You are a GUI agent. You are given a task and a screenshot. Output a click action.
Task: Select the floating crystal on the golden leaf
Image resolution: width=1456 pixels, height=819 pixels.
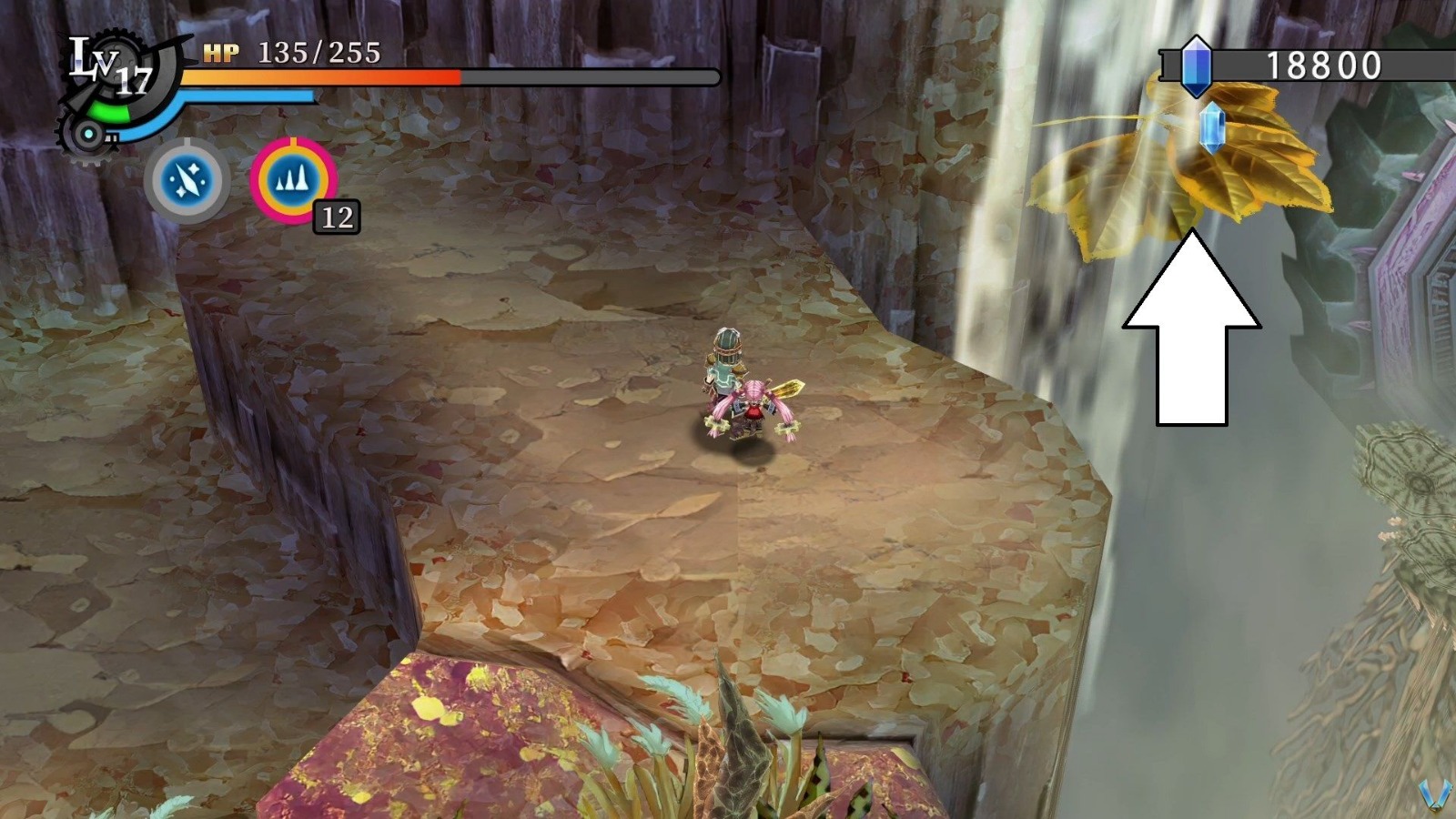(1210, 127)
